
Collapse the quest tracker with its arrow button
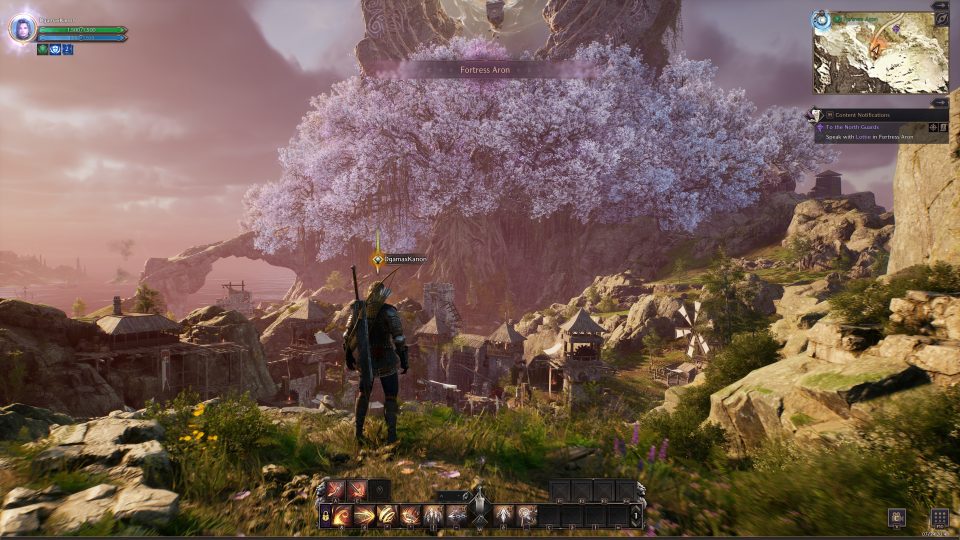click(x=940, y=102)
